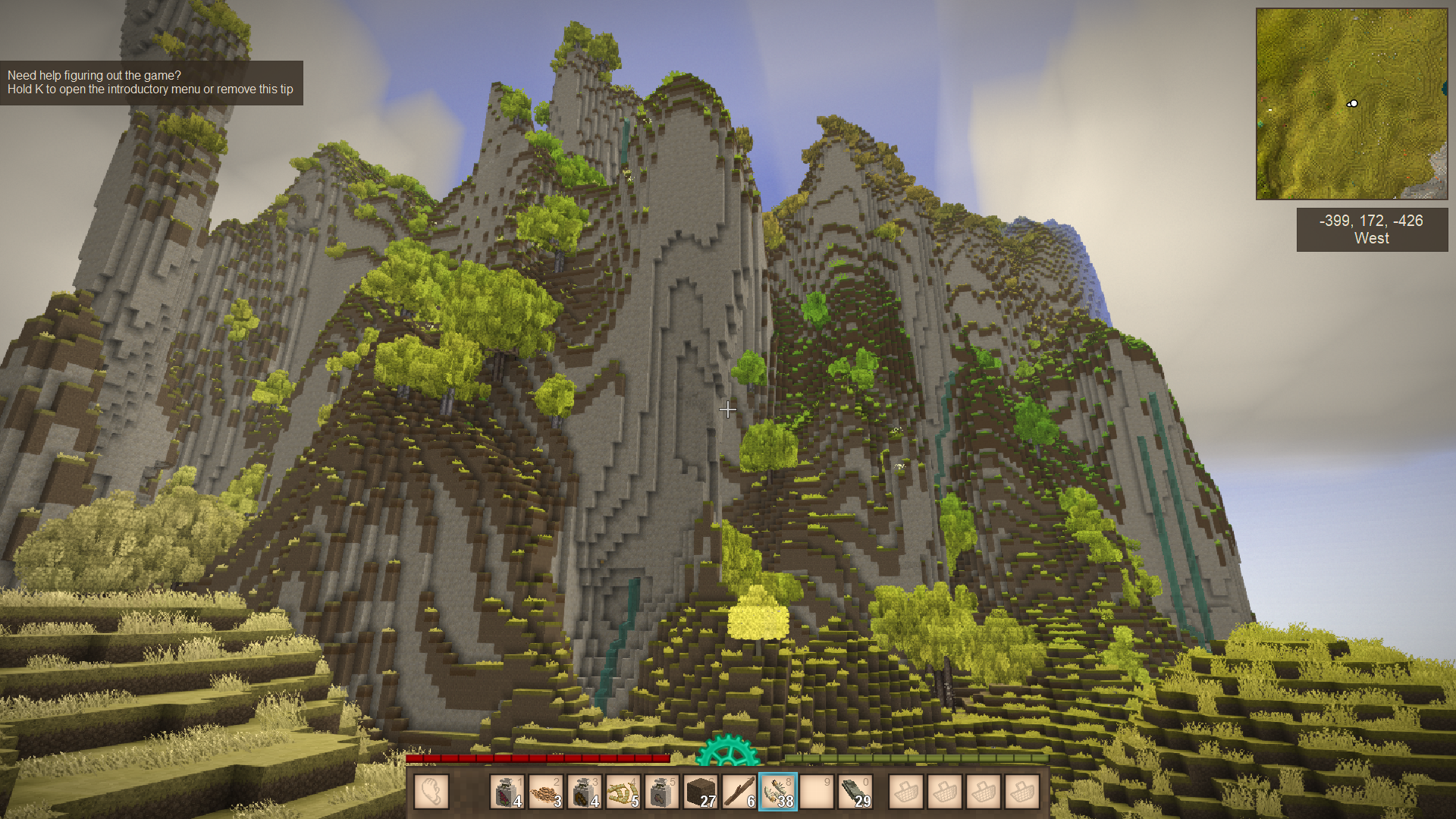Pick the single seed bag in slot 5

pos(662,792)
